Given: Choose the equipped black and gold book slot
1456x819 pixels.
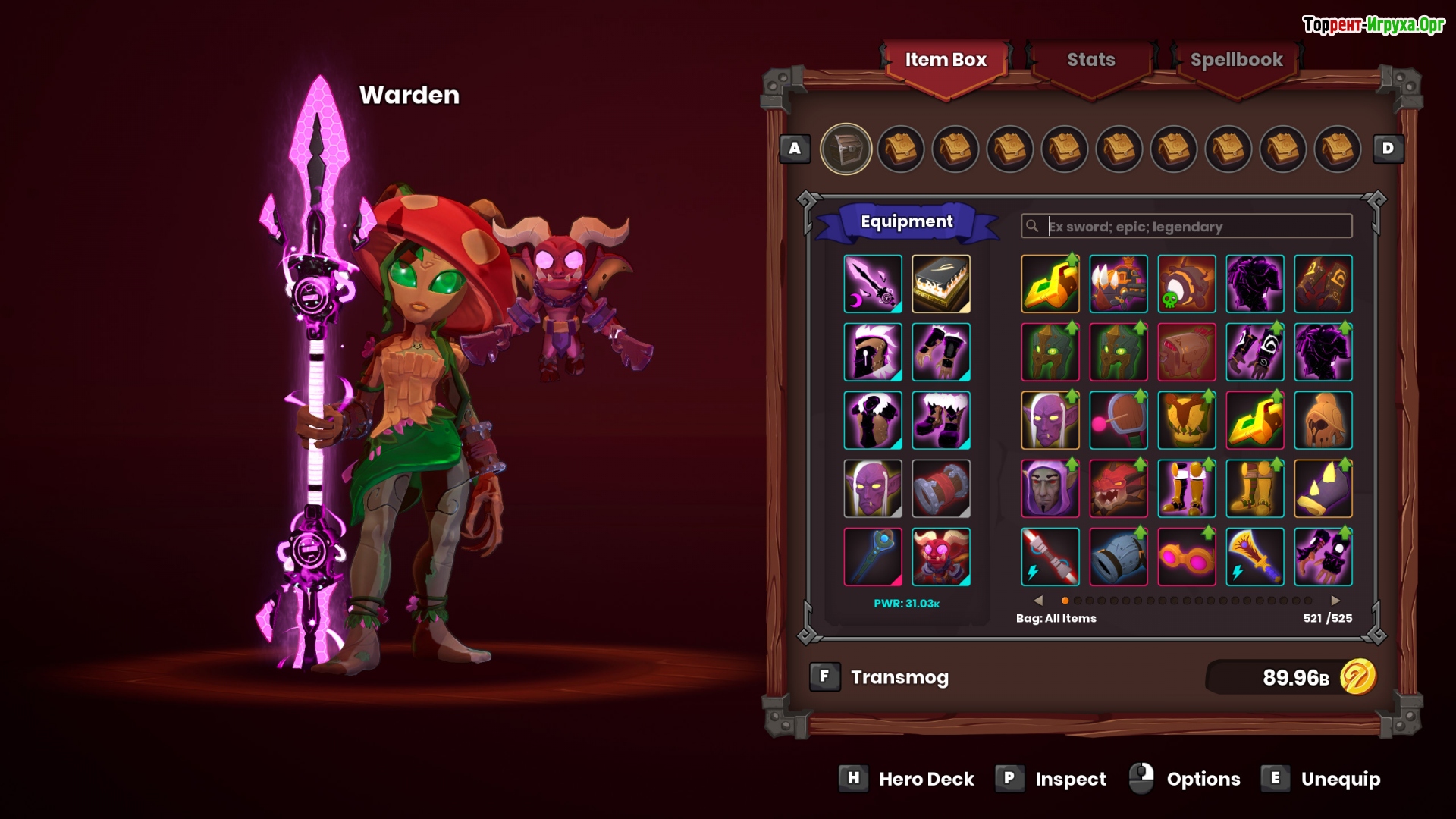Looking at the screenshot, I should point(941,284).
